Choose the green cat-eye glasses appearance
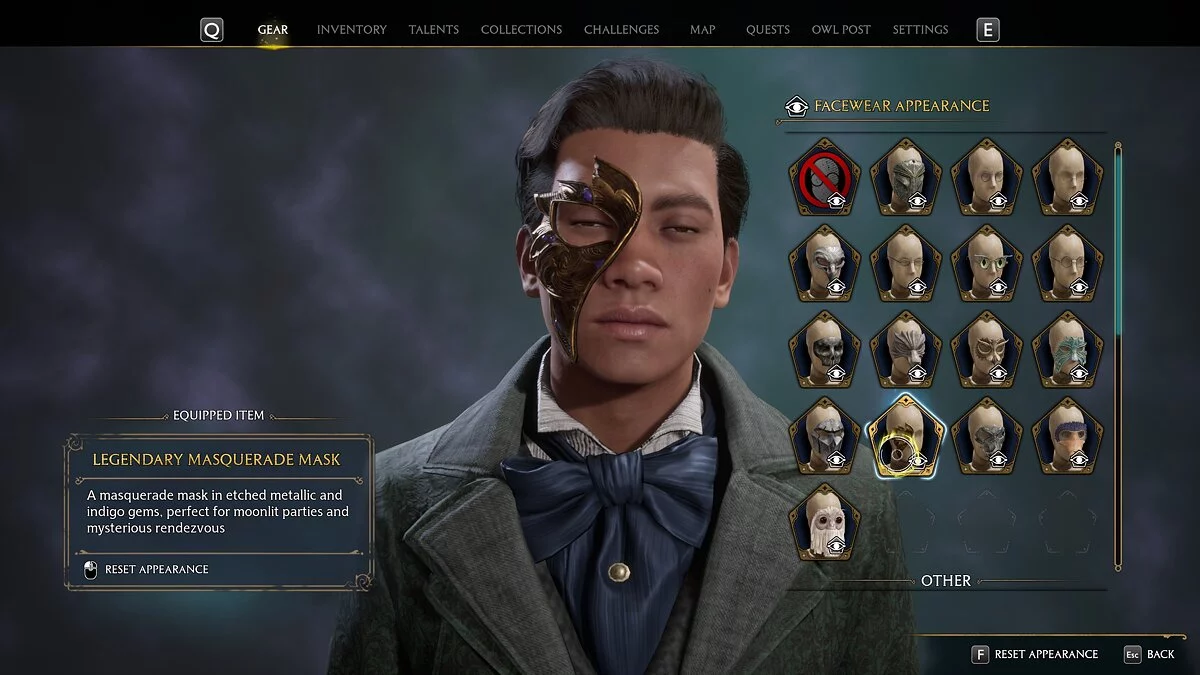1200x675 pixels. tap(987, 264)
